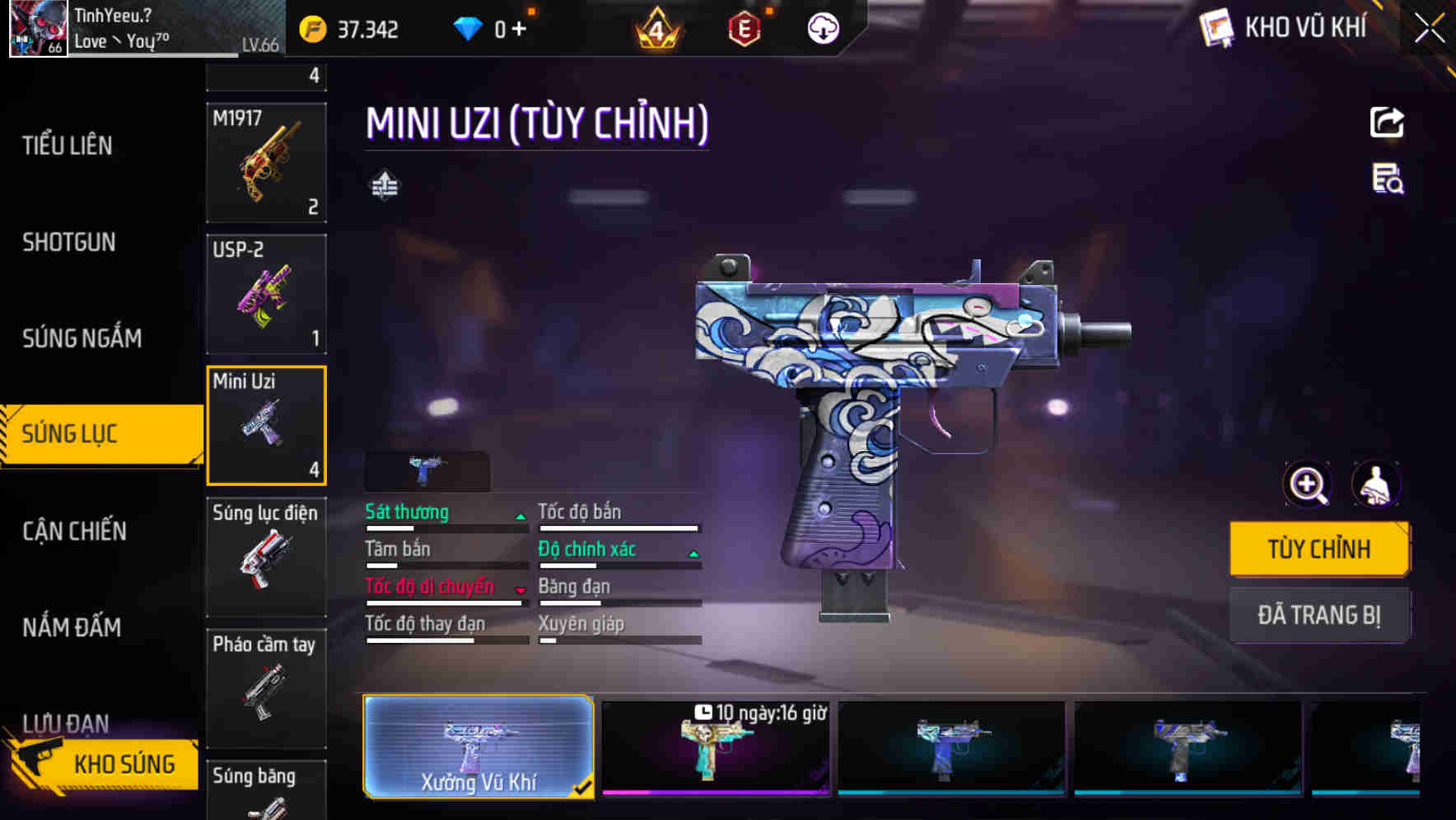Close the weapon armory screen
Image resolution: width=1456 pixels, height=820 pixels.
click(x=1430, y=29)
